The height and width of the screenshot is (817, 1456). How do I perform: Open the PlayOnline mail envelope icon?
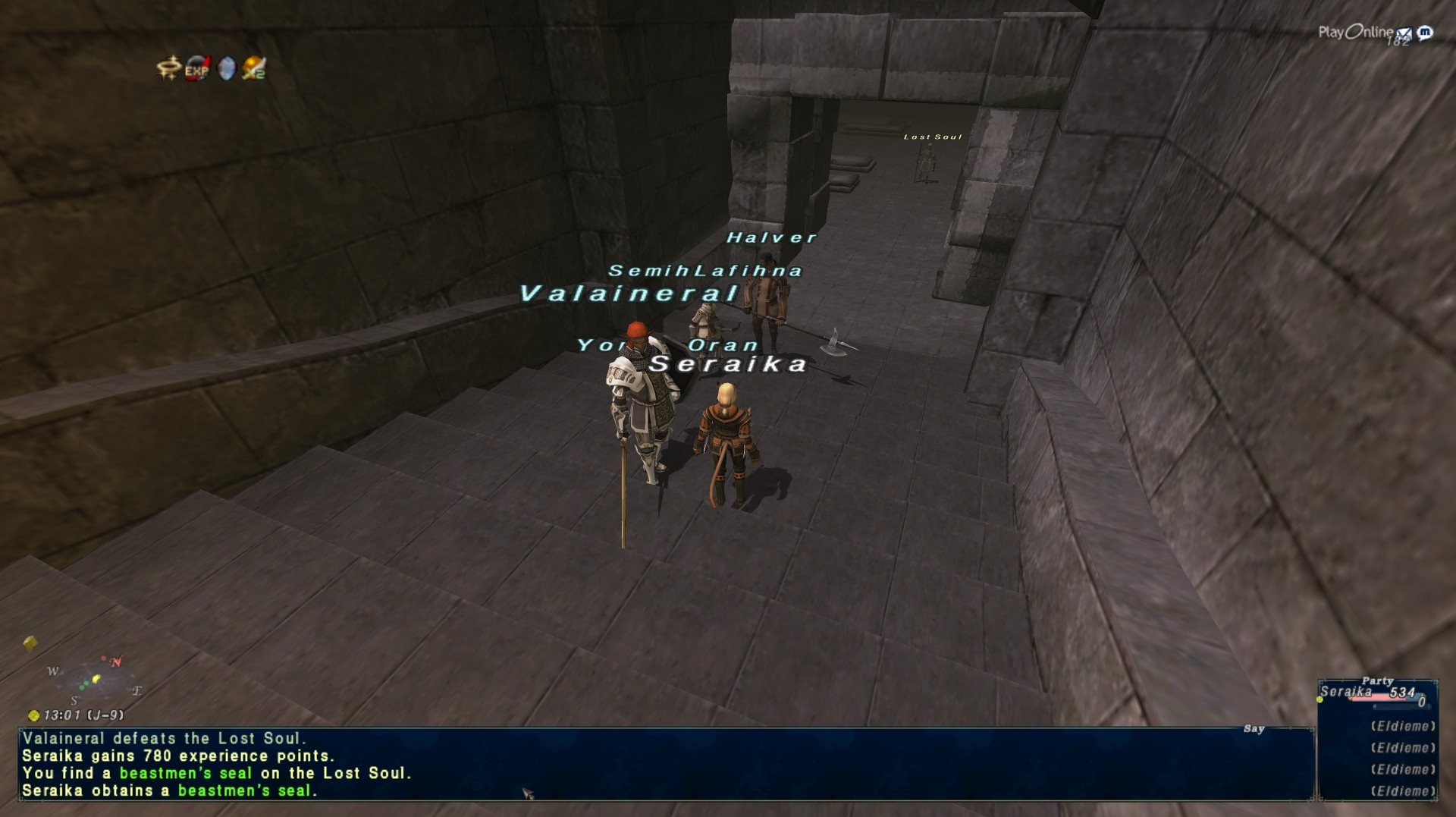pyautogui.click(x=1404, y=33)
